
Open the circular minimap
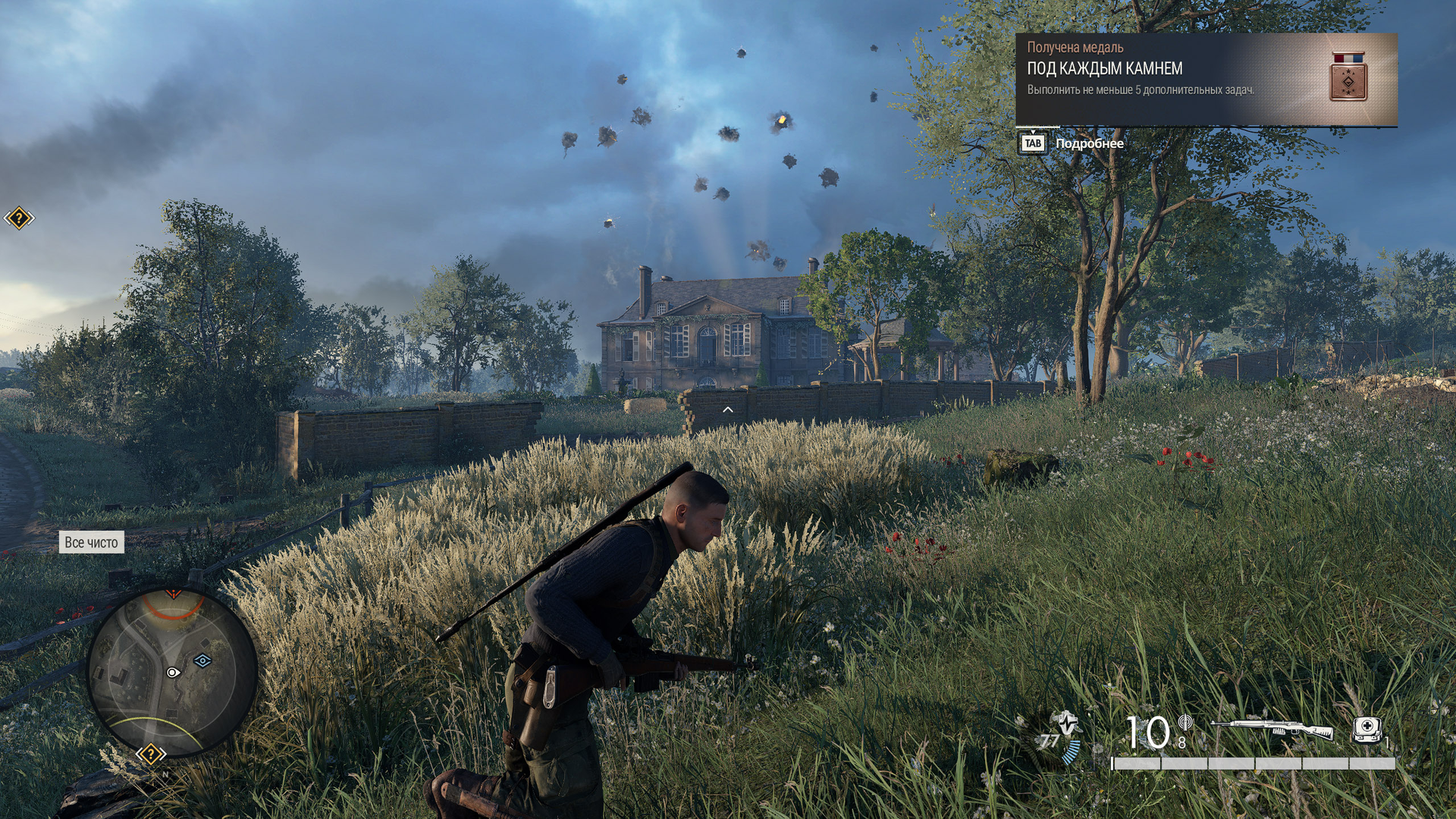[173, 672]
